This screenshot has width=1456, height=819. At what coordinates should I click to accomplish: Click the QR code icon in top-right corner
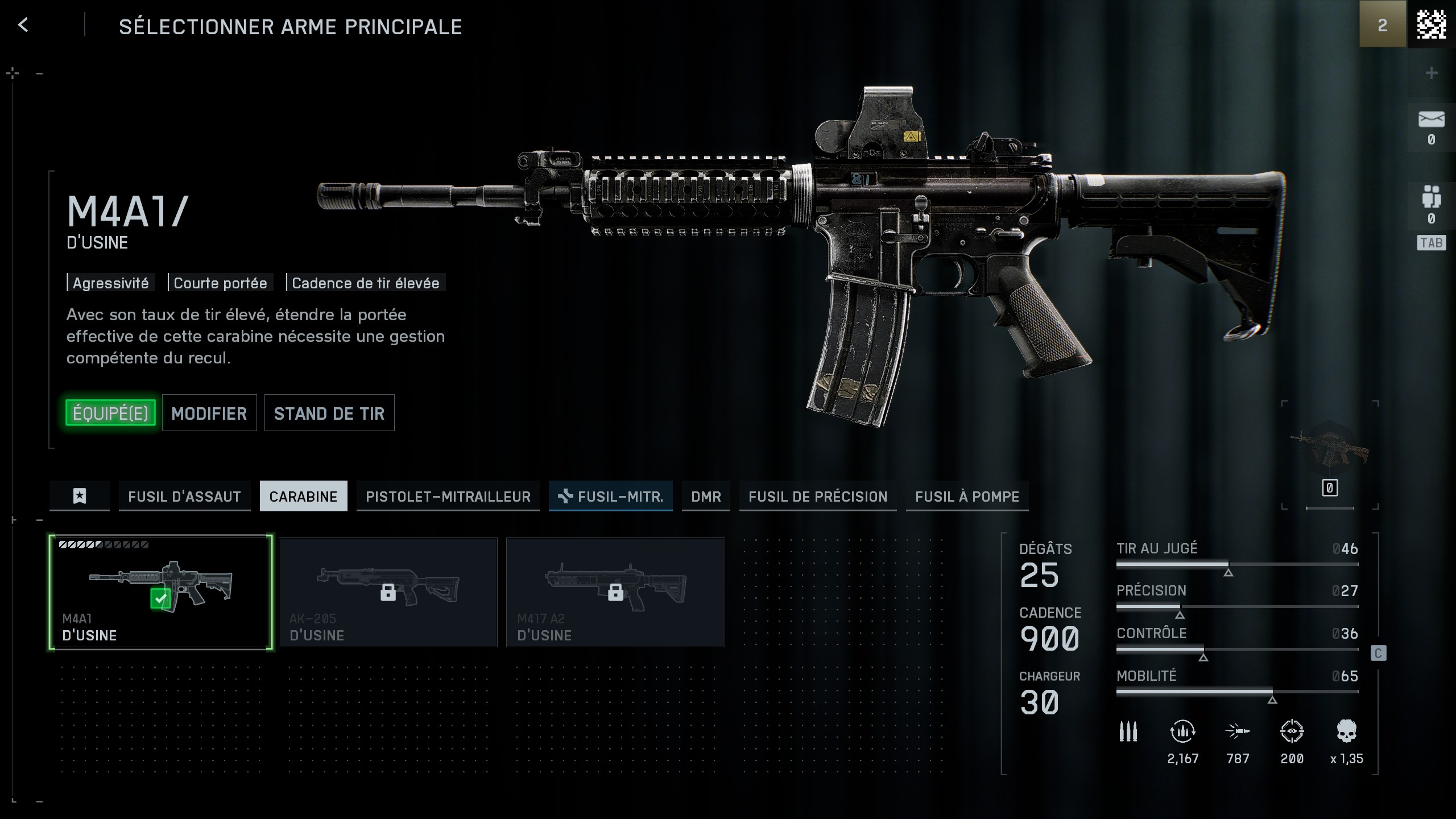pyautogui.click(x=1433, y=24)
